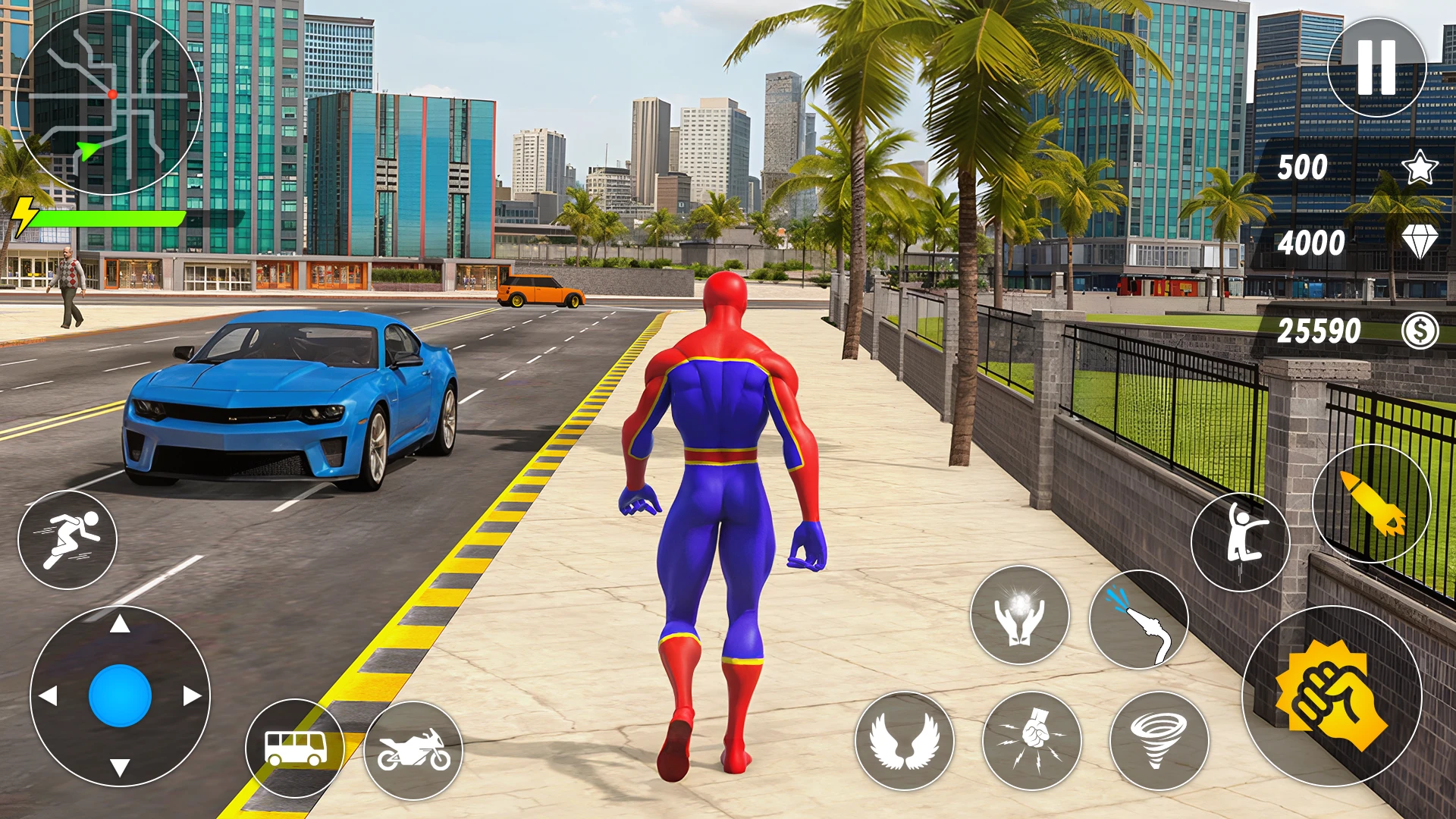Screen dimensions: 1456x819
Task: Fire the rocket missile
Action: coord(1371,503)
